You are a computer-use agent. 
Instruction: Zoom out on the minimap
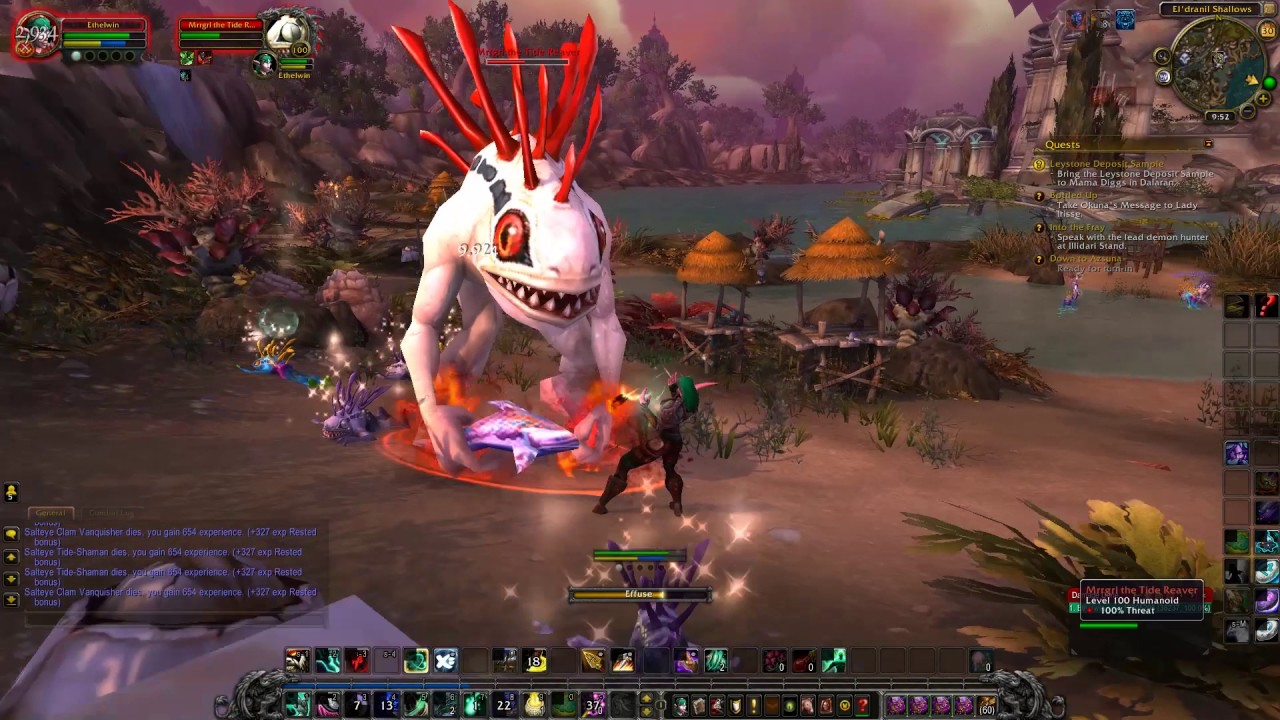1248,113
